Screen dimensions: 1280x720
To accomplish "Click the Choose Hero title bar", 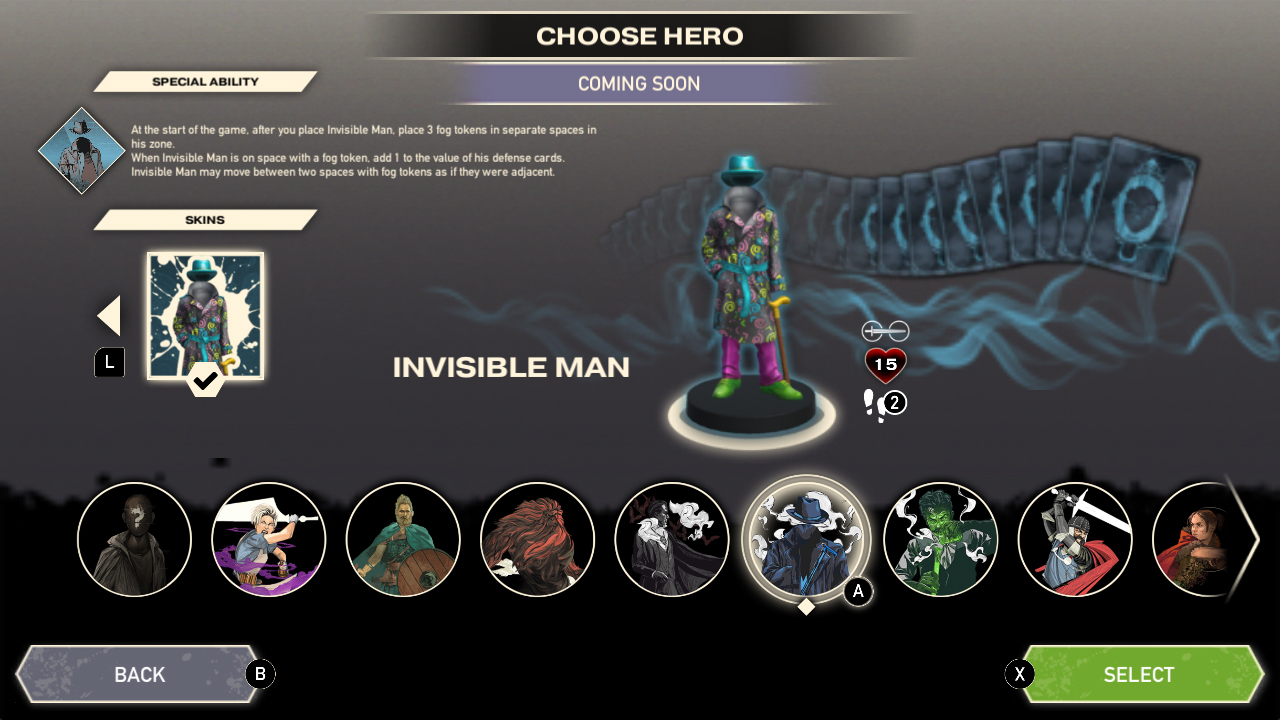I will [x=639, y=35].
